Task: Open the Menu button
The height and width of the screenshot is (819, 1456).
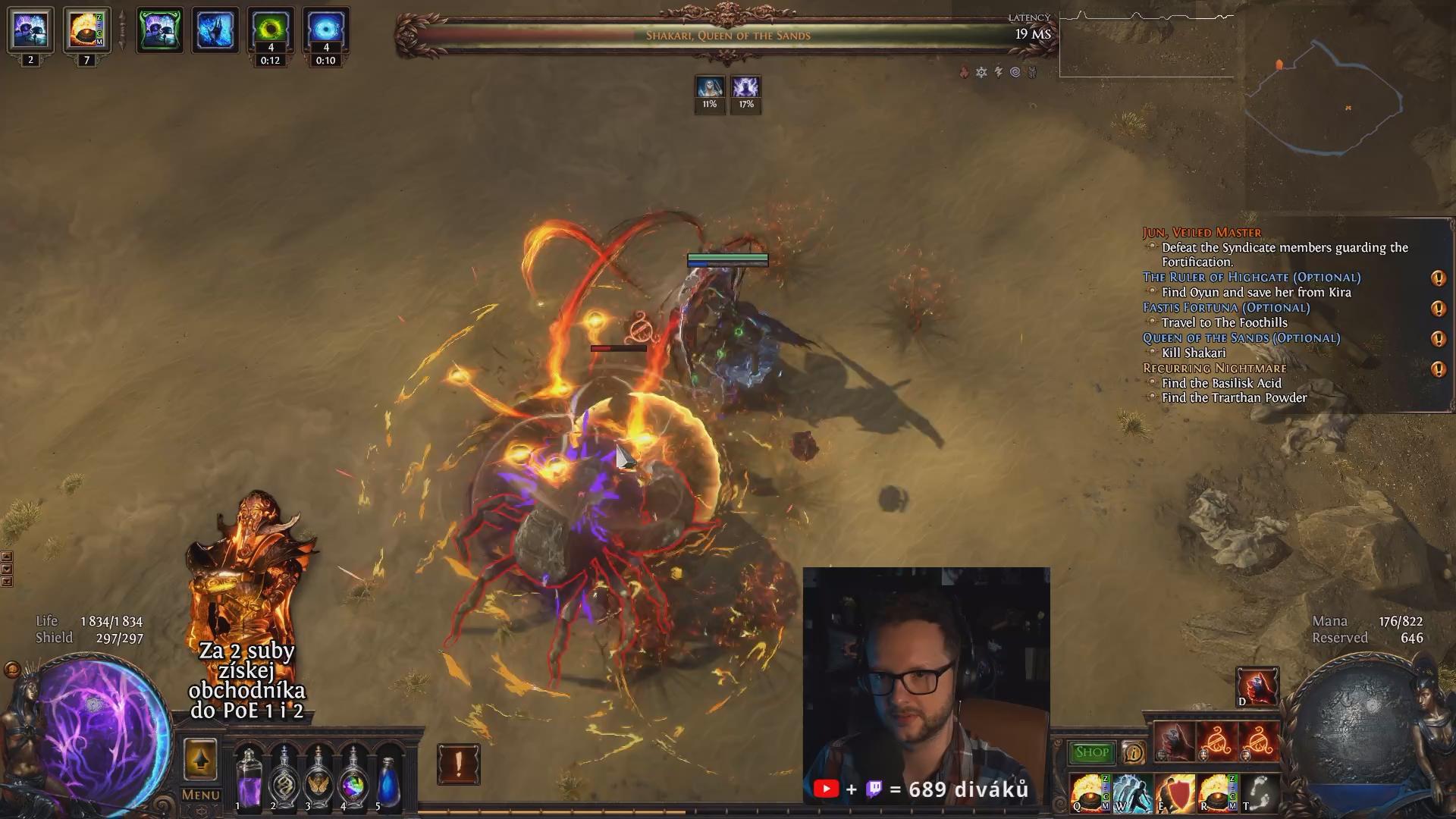Action: (x=200, y=795)
